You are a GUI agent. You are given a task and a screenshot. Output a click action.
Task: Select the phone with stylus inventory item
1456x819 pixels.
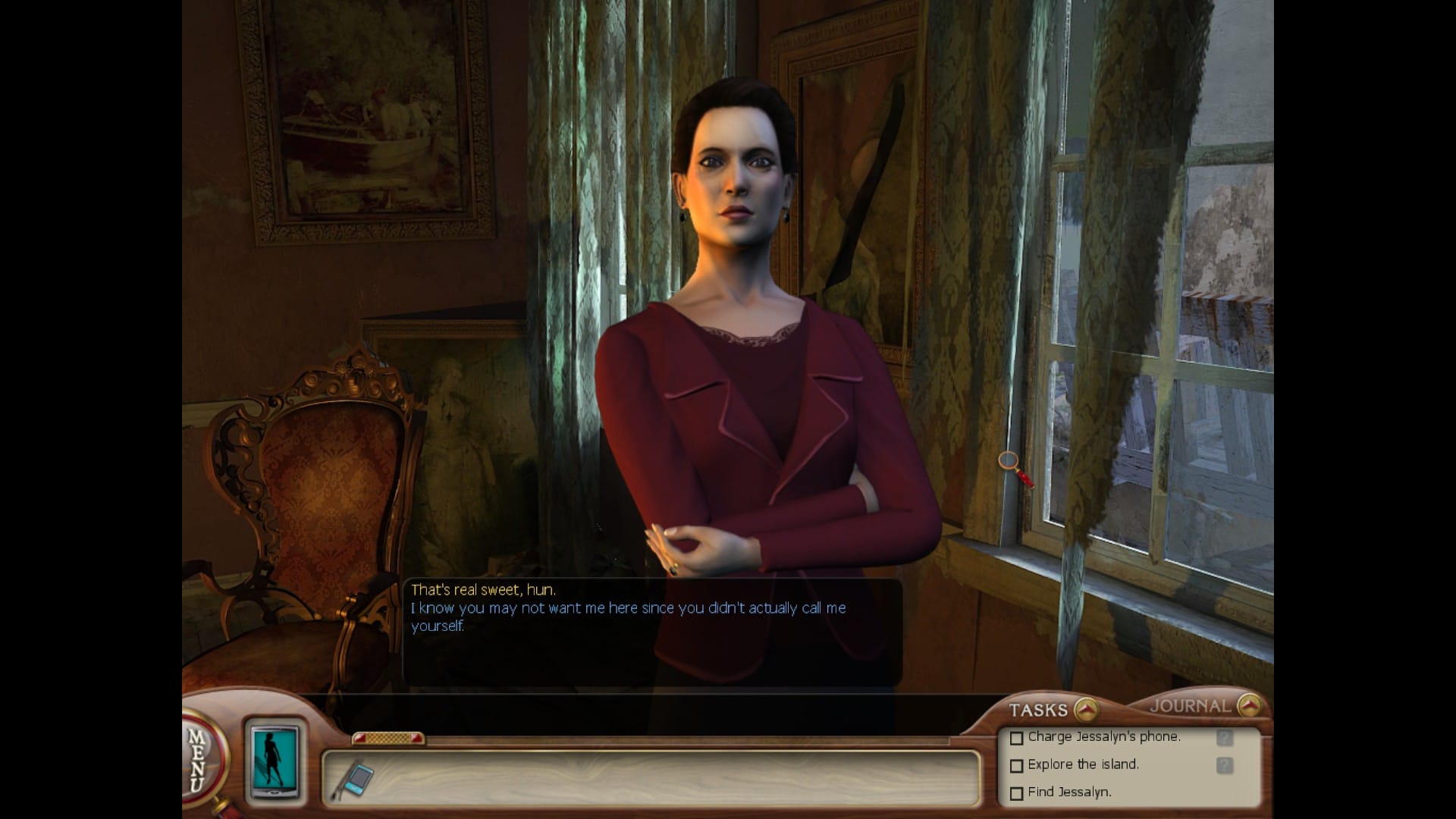point(356,780)
